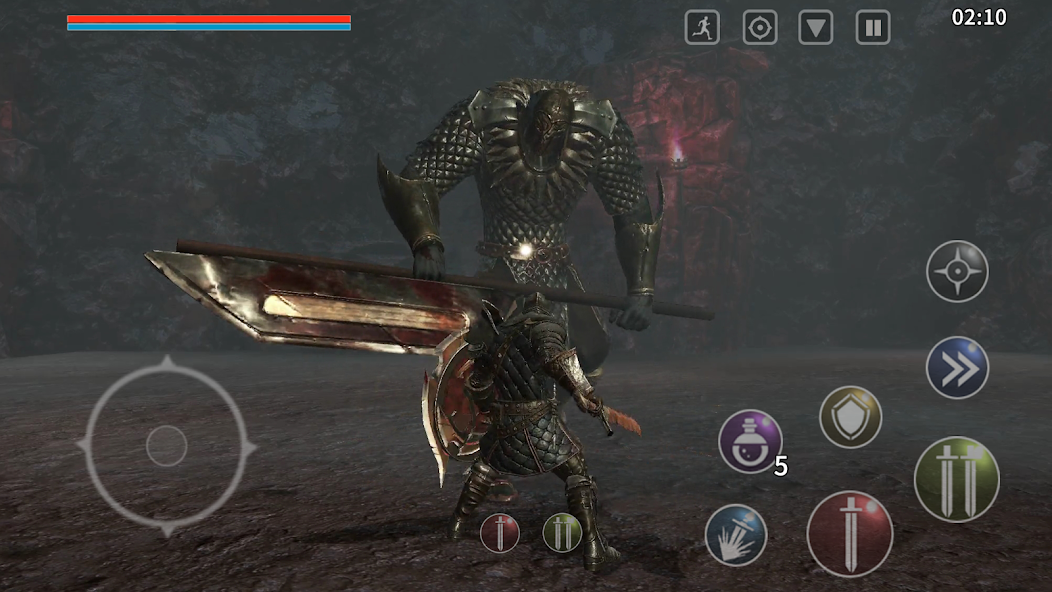
Task: Pause the game with the pause button
Action: [873, 28]
